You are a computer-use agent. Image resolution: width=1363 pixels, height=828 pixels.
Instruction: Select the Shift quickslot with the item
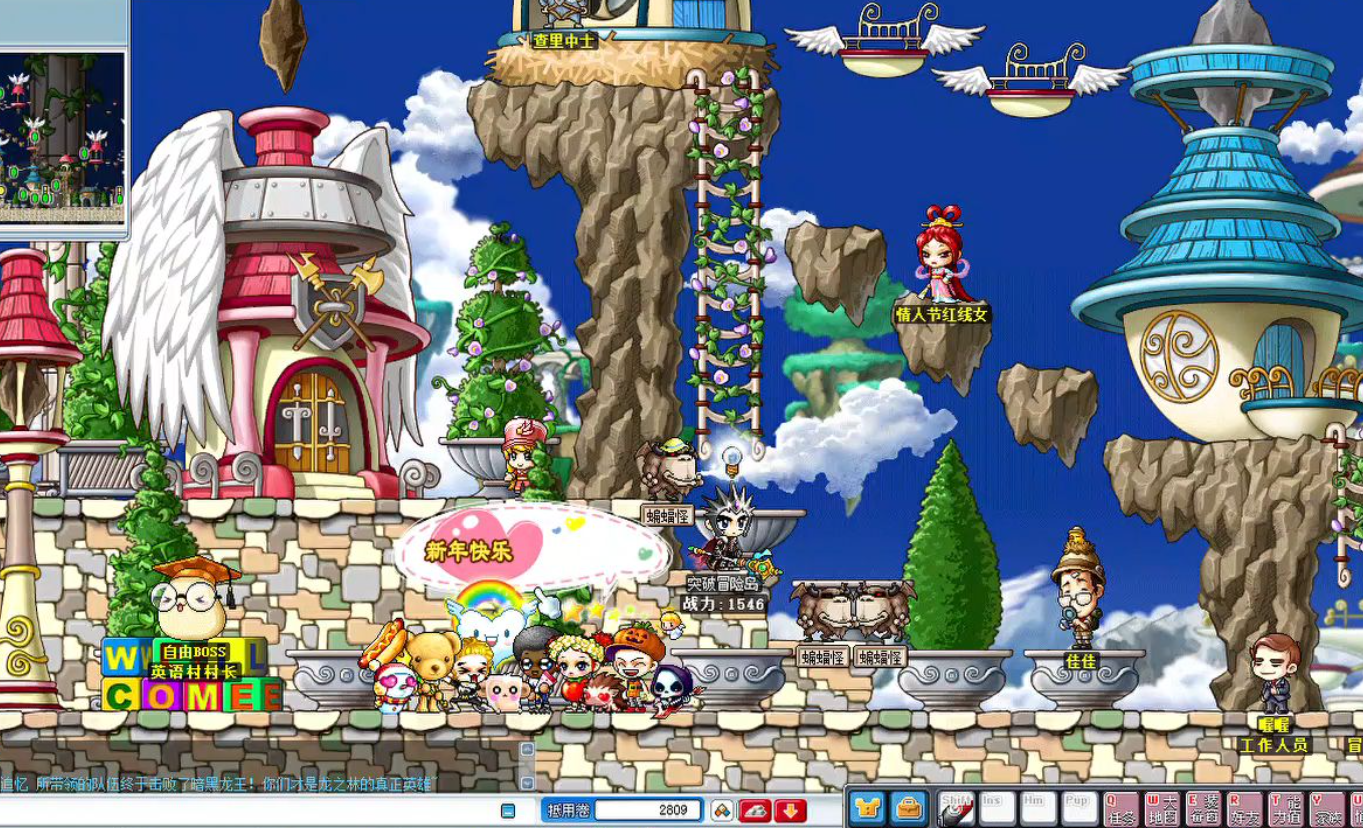pos(956,809)
